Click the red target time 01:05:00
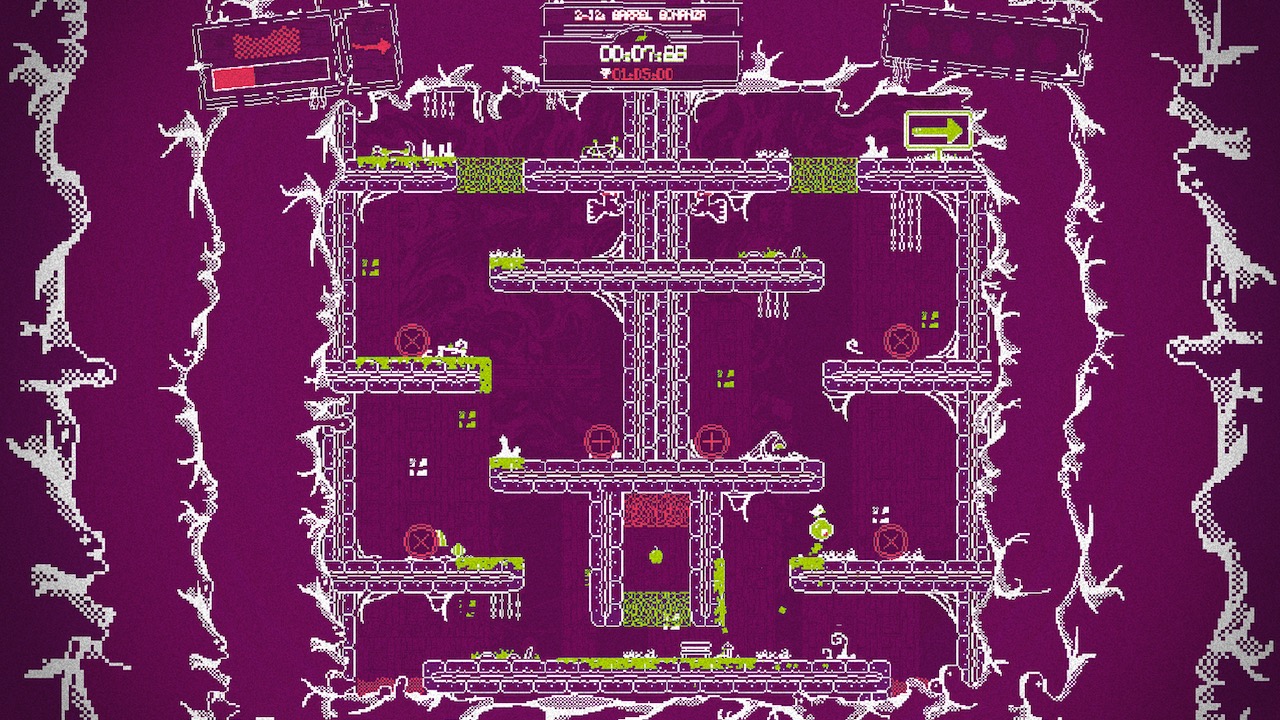The width and height of the screenshot is (1280, 720). 645,72
